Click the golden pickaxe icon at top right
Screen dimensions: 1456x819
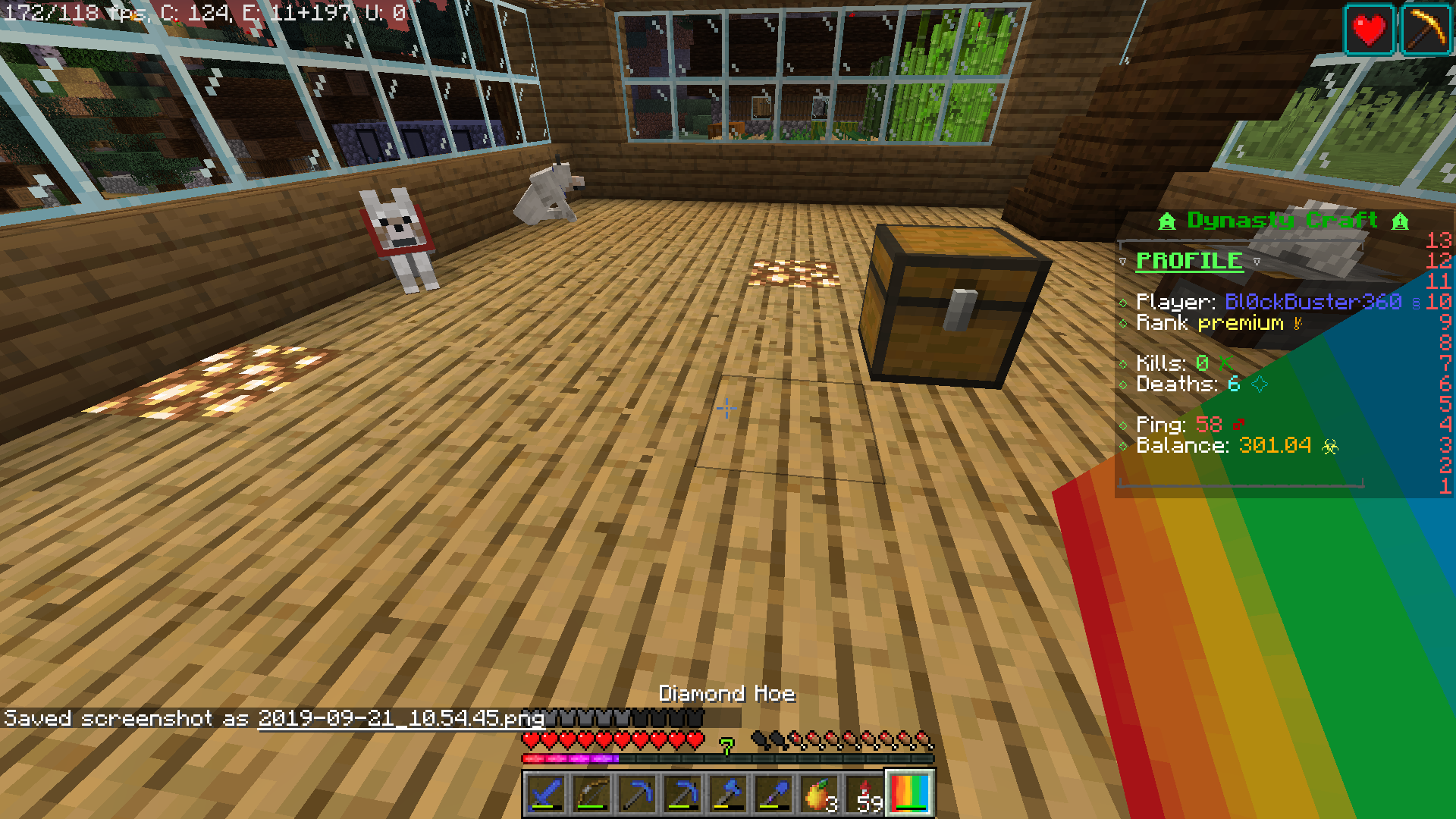click(x=1426, y=30)
